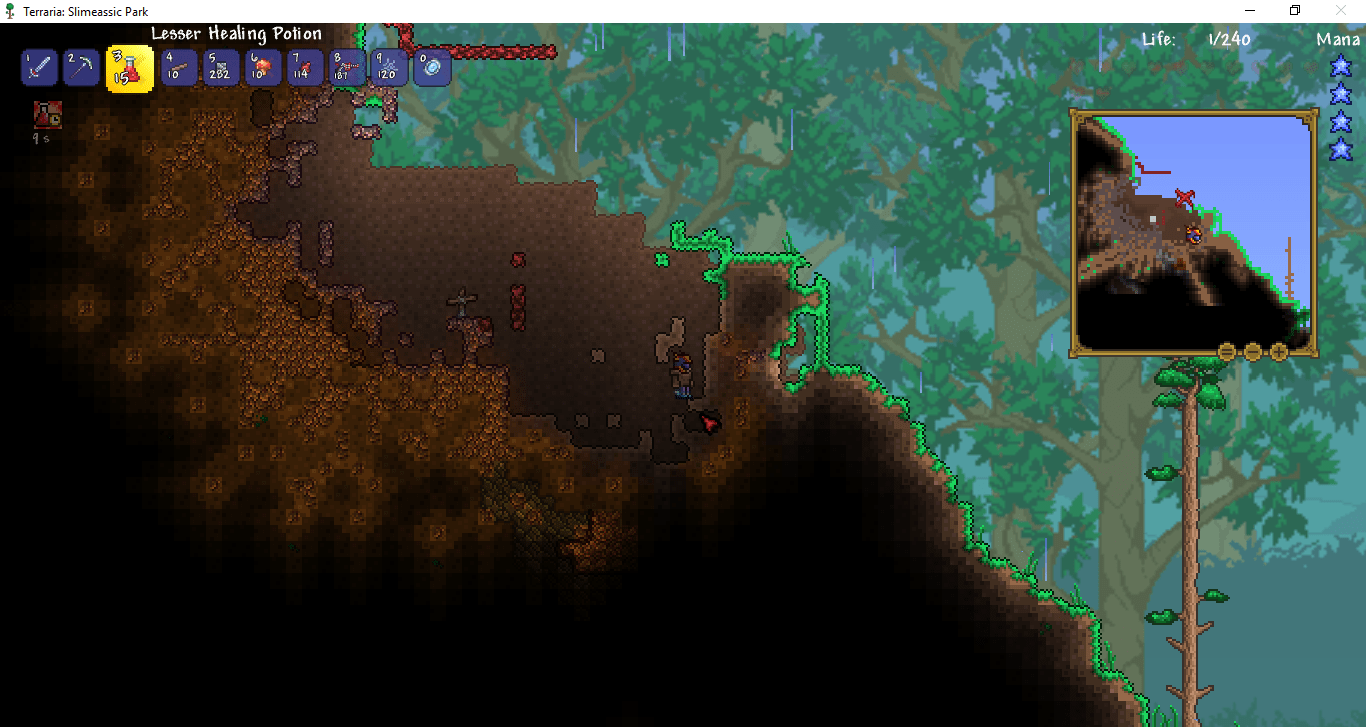The width and height of the screenshot is (1366, 727).
Task: Click the player head marker on the minimap
Action: coord(1194,234)
